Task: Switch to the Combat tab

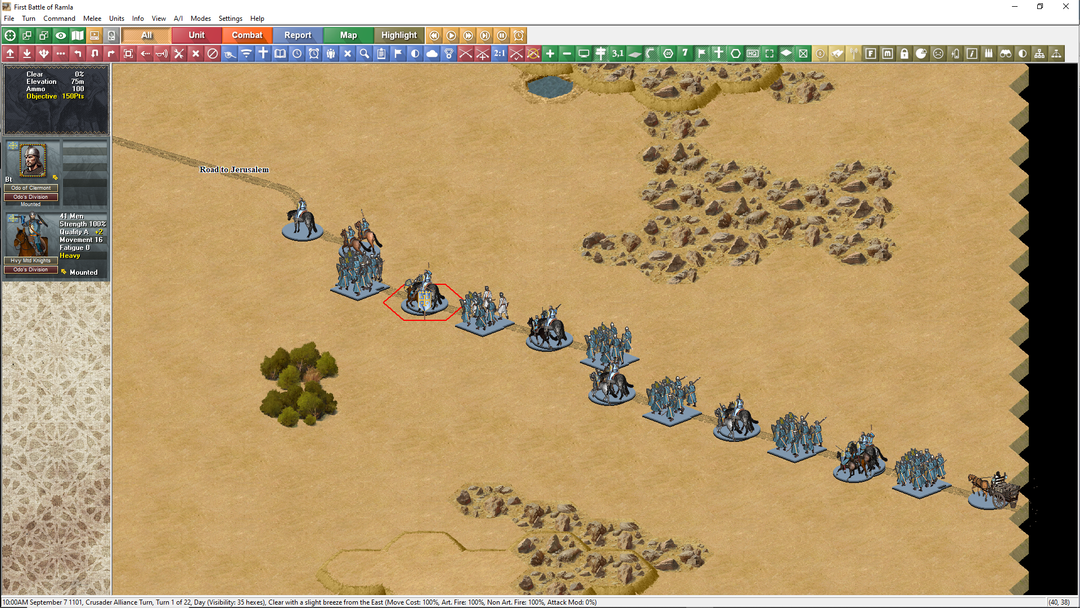Action: [x=247, y=36]
